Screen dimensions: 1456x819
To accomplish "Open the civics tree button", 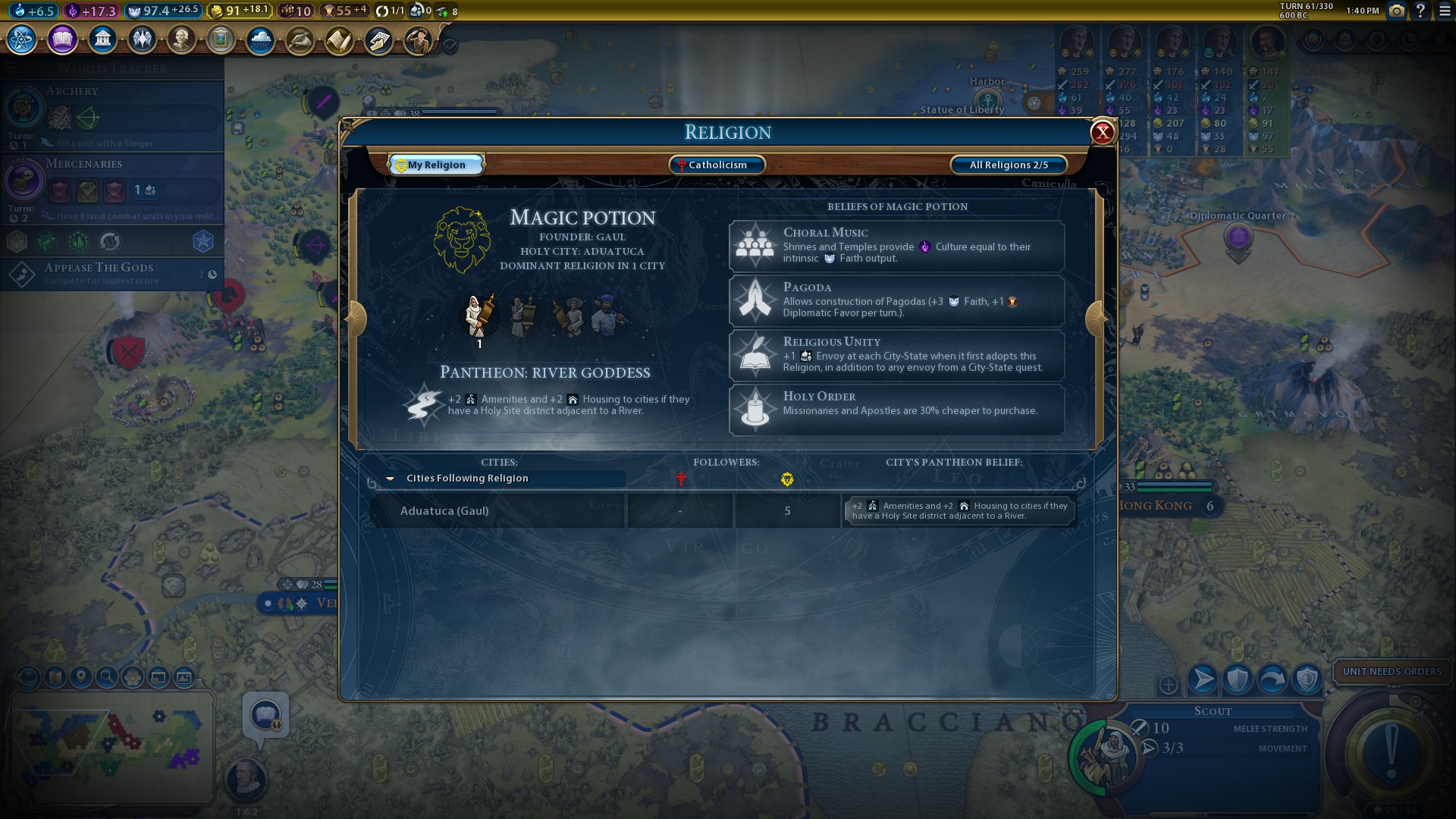I will click(x=62, y=39).
